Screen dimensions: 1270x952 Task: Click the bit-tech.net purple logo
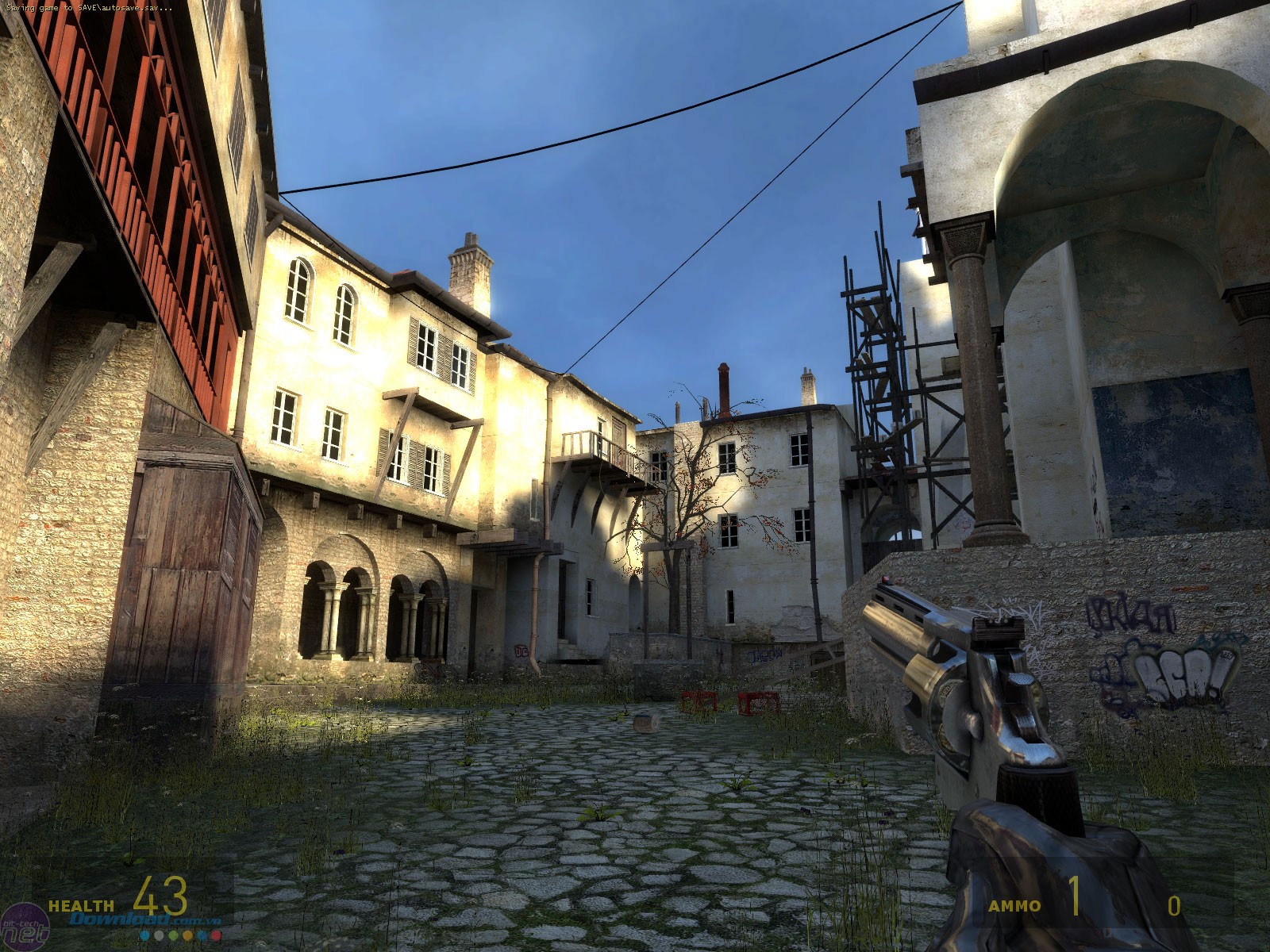tap(25, 924)
